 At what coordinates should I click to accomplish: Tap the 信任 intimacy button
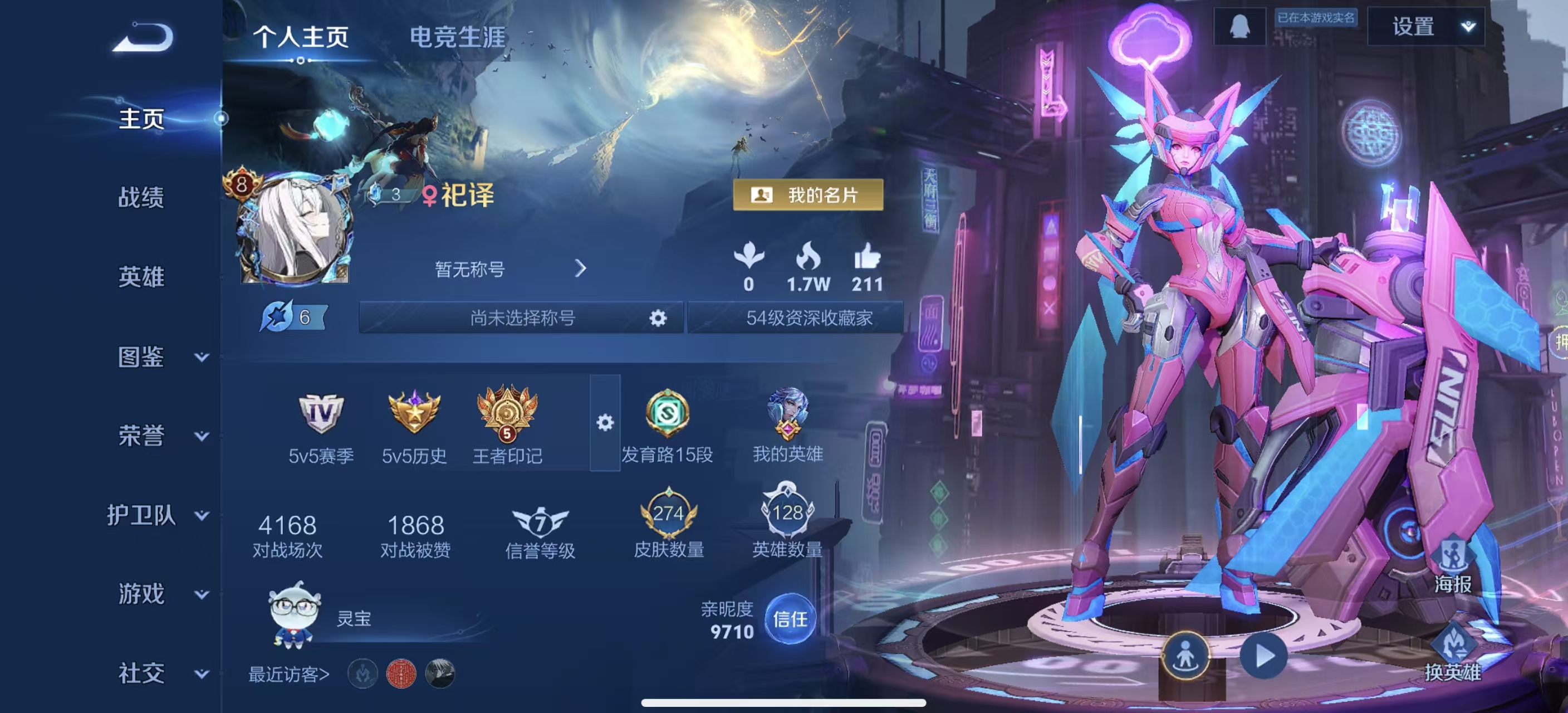790,619
